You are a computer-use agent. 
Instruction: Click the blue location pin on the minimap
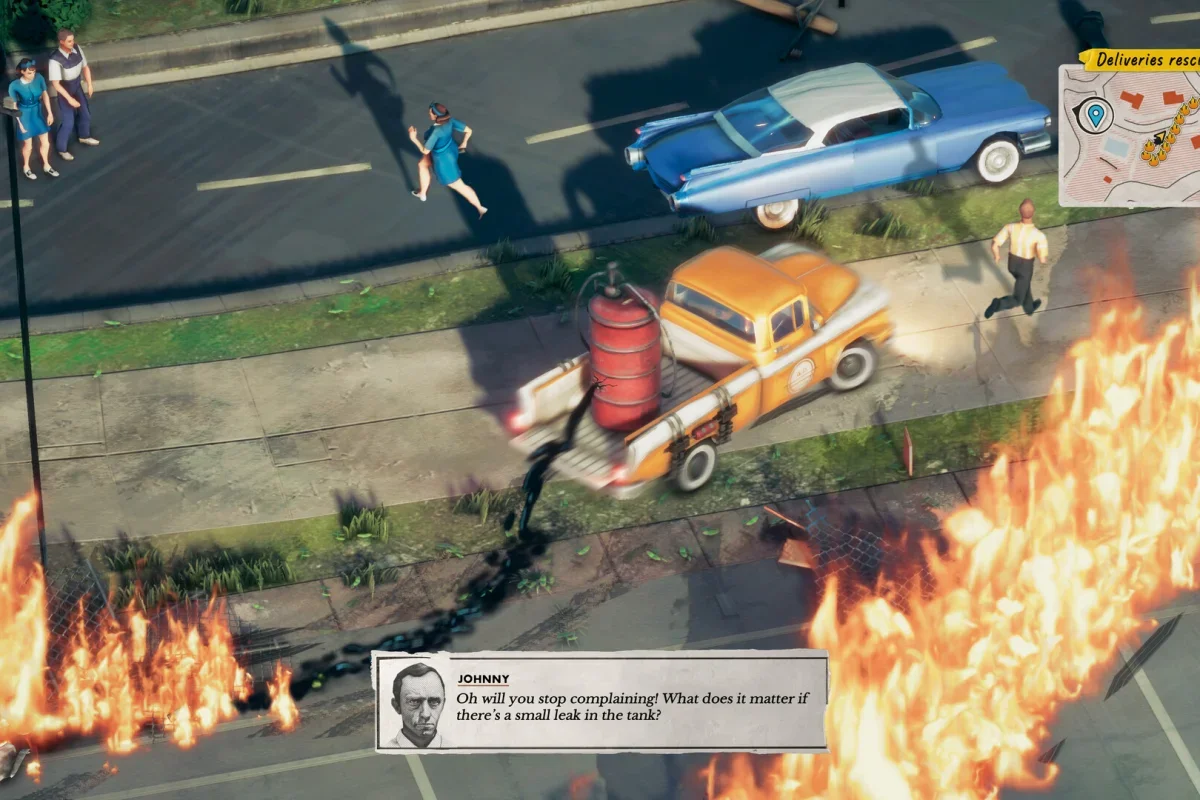pos(1095,115)
